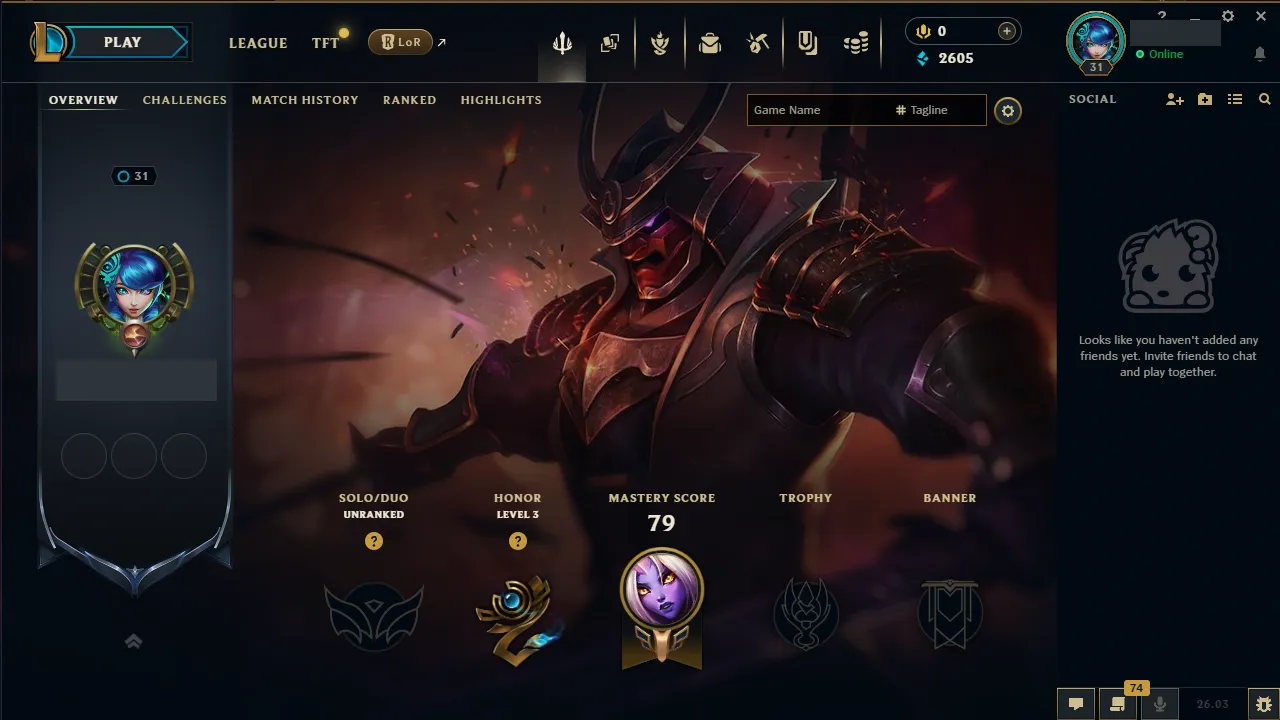Click the add friend icon in Social panel
Image resolution: width=1280 pixels, height=720 pixels.
tap(1174, 99)
